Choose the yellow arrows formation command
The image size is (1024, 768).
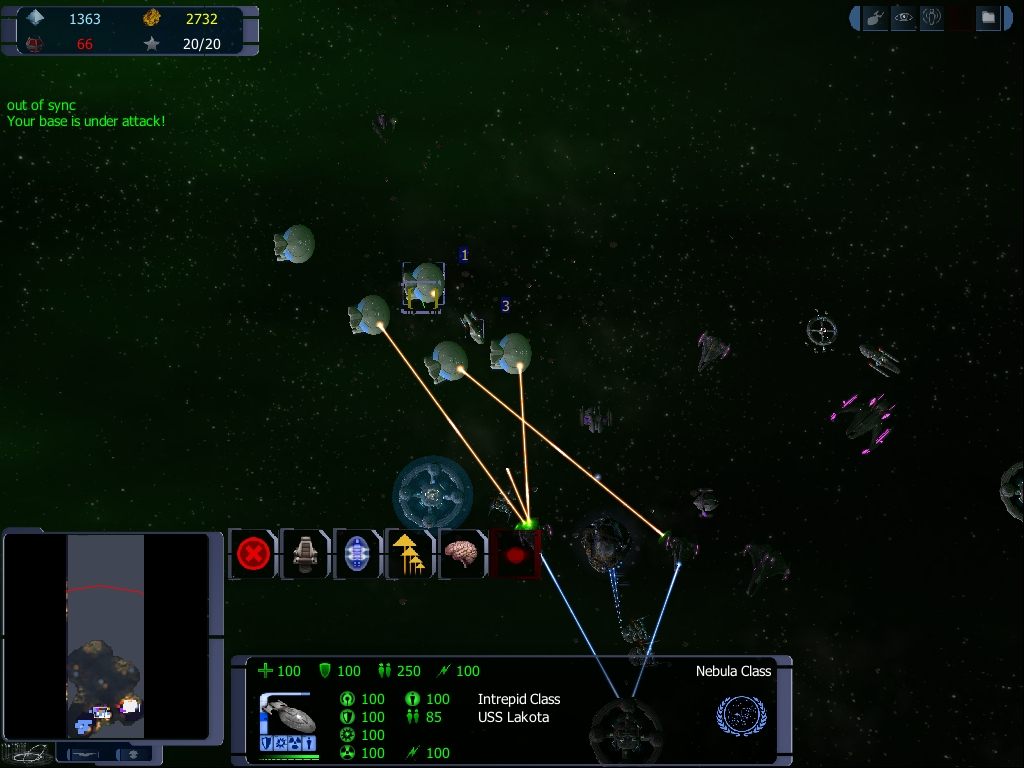pyautogui.click(x=409, y=553)
